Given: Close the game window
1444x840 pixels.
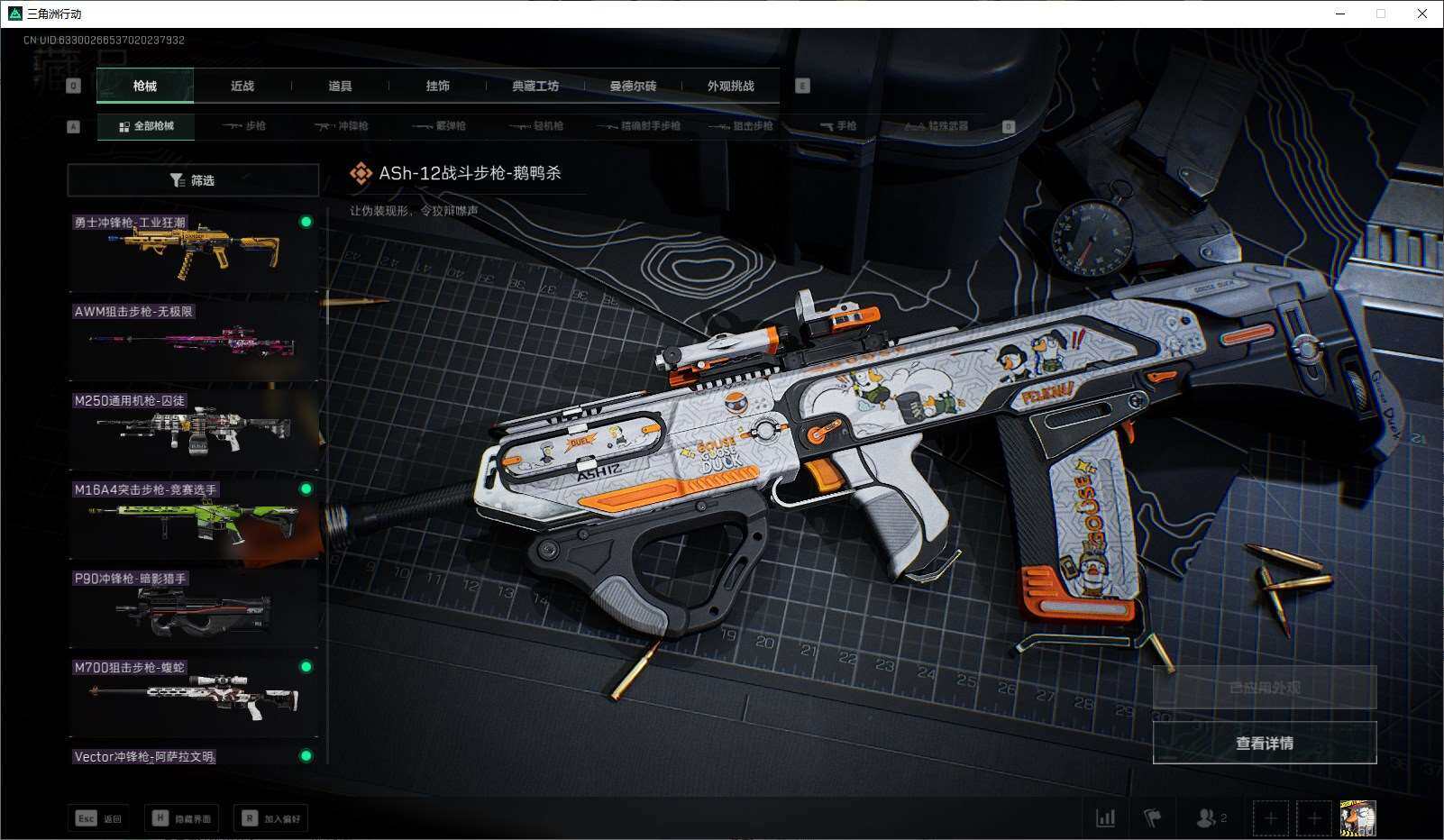Looking at the screenshot, I should tap(1422, 14).
